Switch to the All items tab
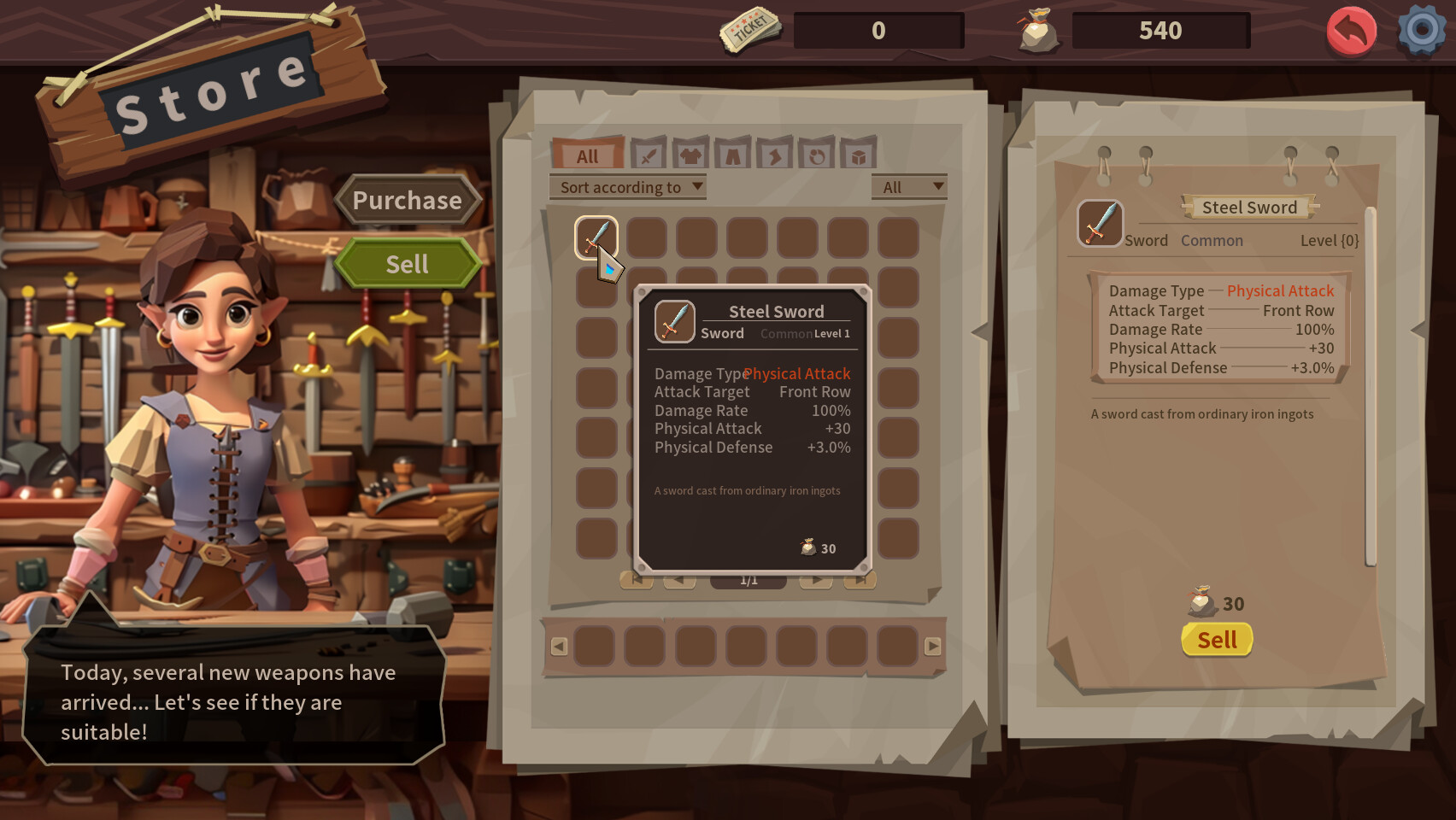Image resolution: width=1456 pixels, height=820 pixels. click(587, 155)
